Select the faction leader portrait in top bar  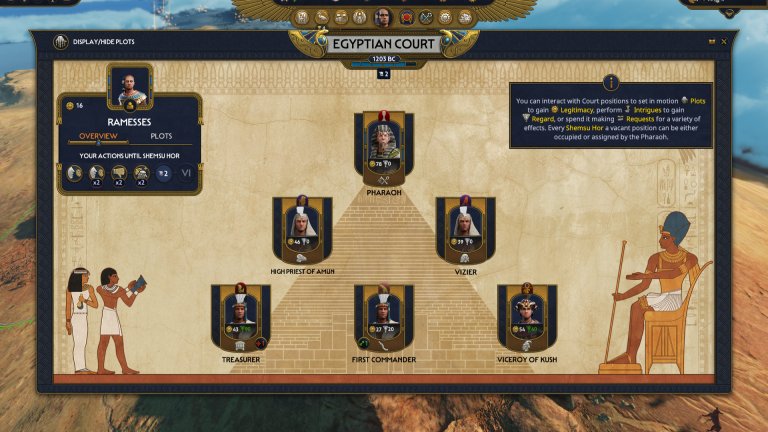point(381,17)
